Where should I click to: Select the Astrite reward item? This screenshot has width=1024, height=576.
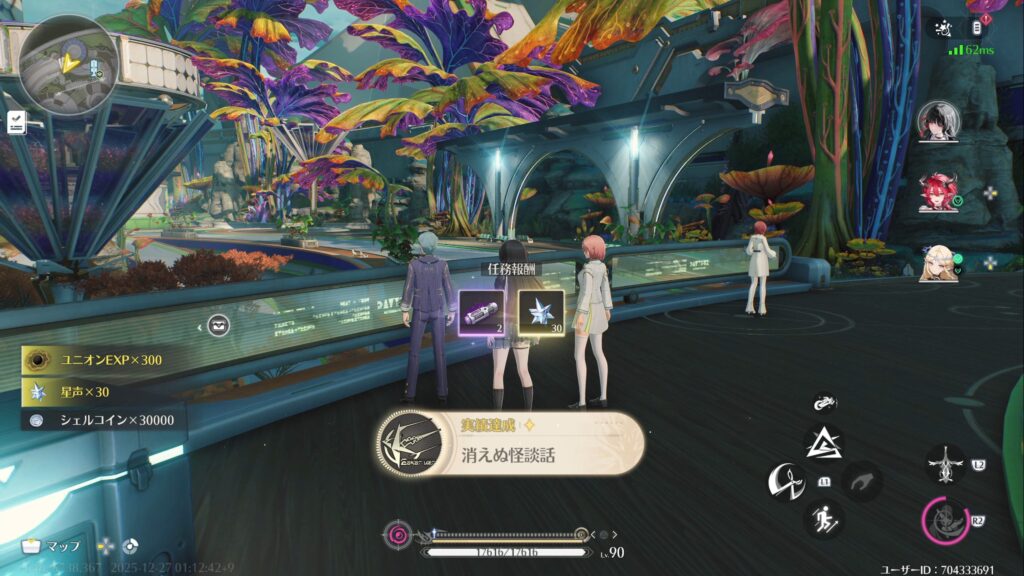pyautogui.click(x=541, y=312)
